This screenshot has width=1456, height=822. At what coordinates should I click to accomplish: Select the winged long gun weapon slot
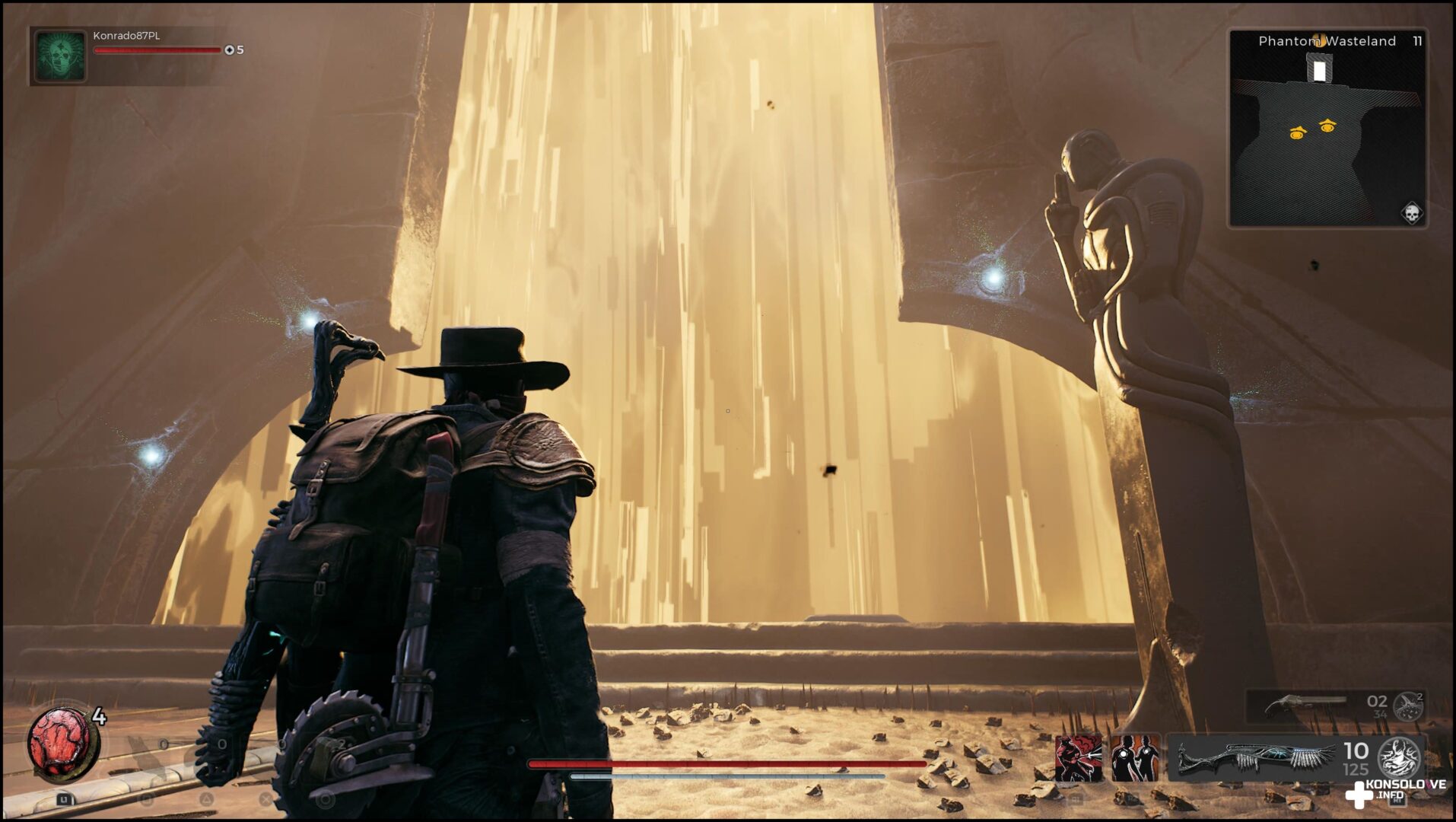[x=1257, y=759]
